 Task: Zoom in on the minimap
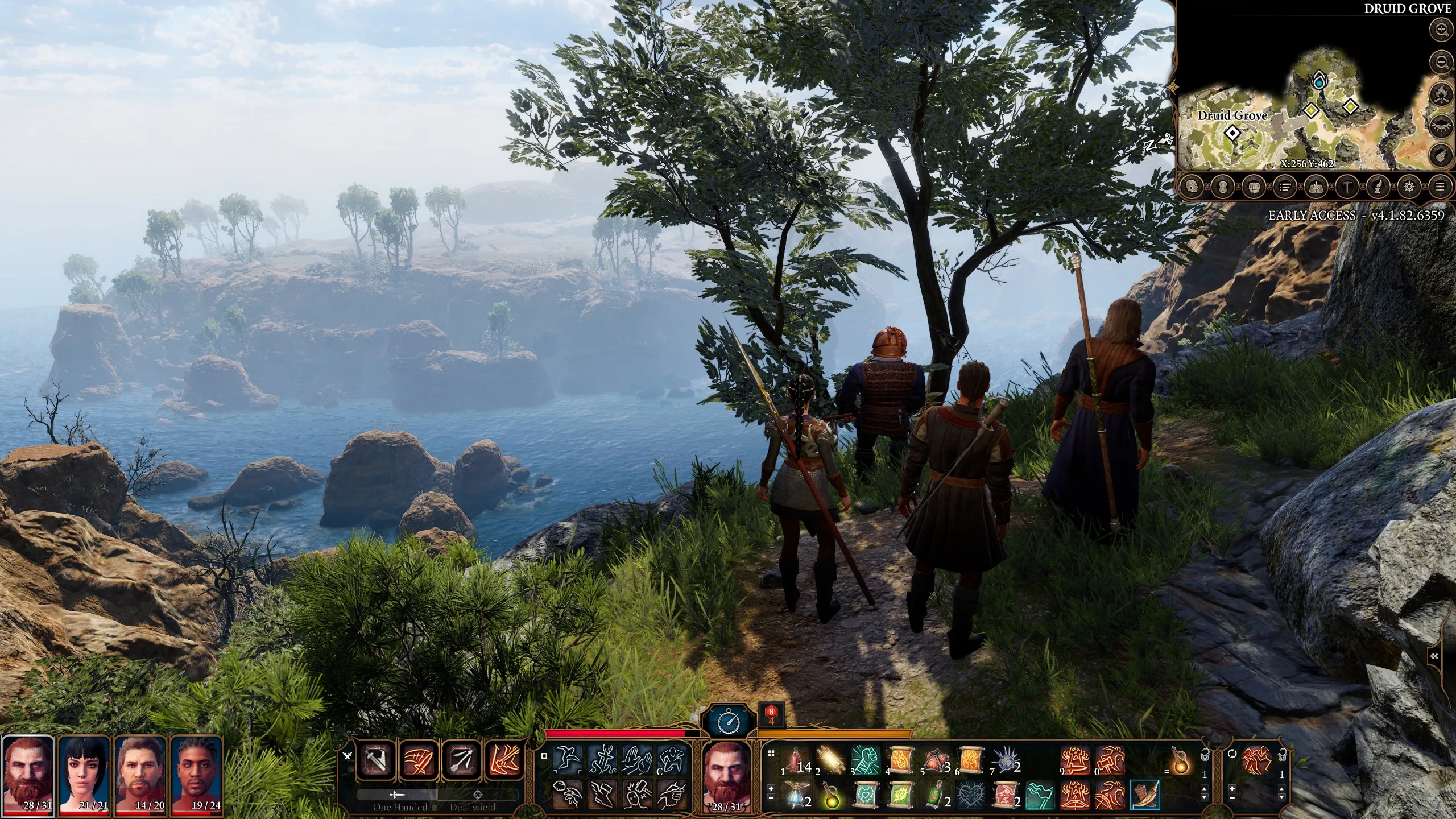coord(1442,30)
